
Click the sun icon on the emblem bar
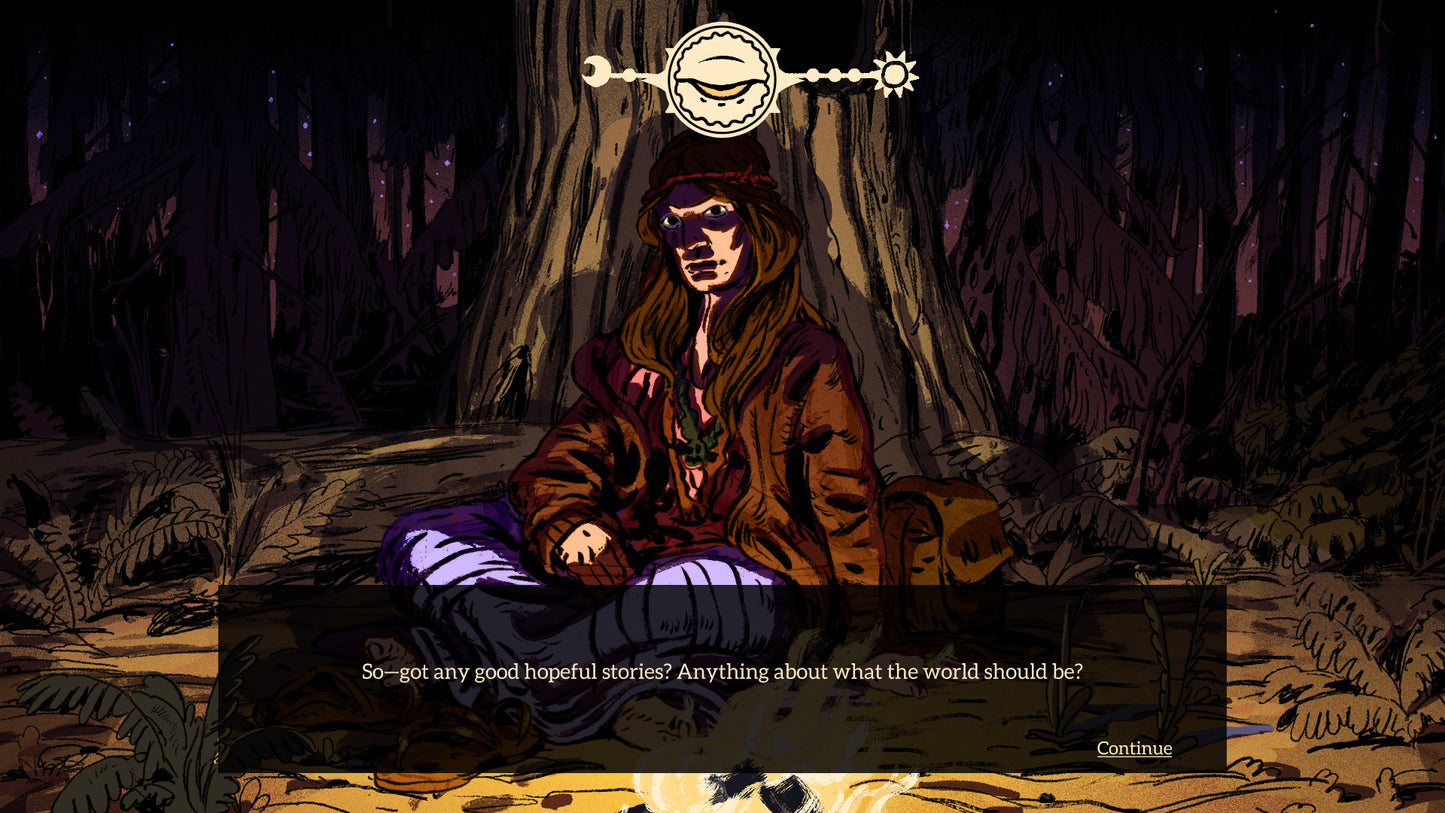tap(895, 74)
